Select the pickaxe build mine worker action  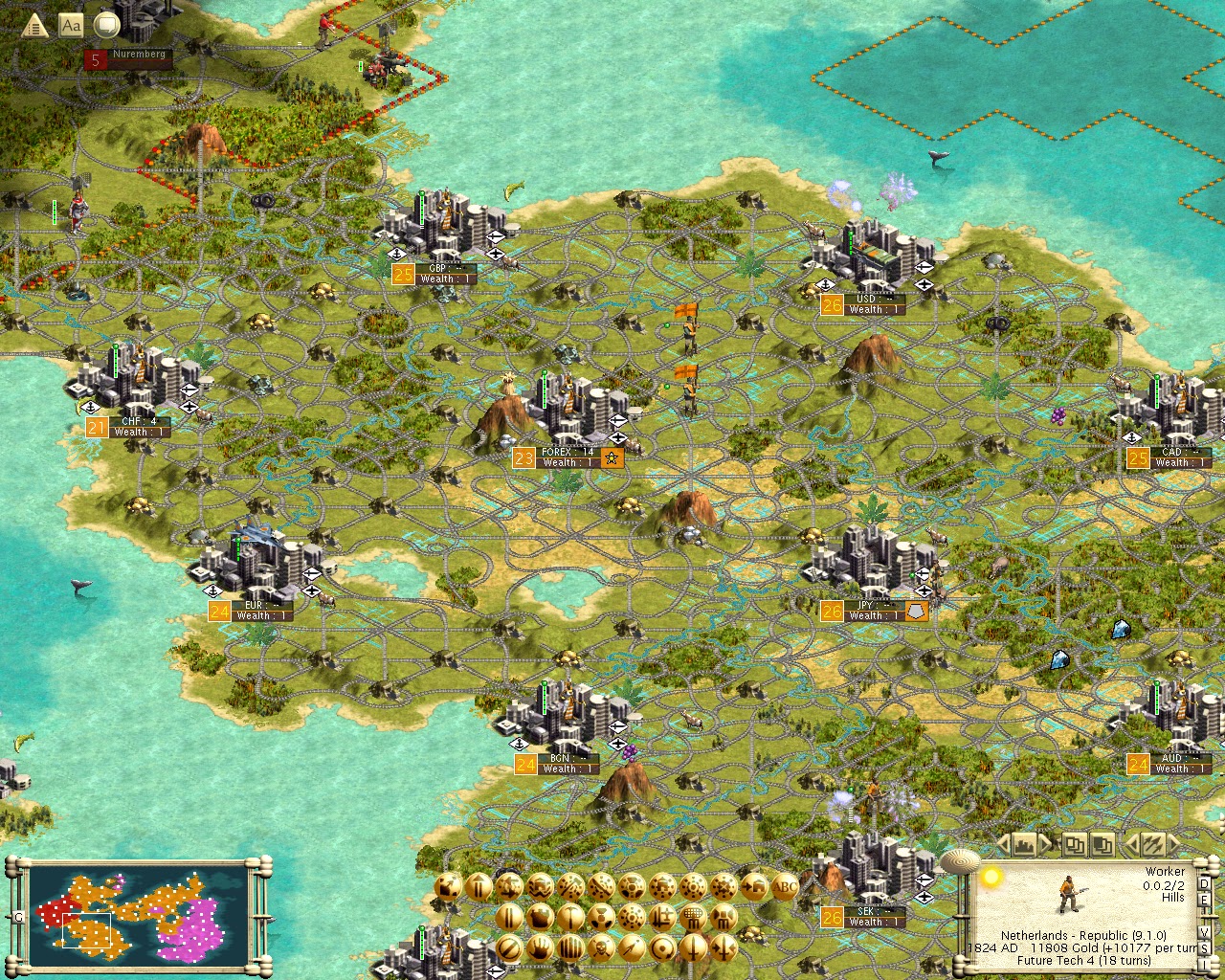tap(569, 918)
